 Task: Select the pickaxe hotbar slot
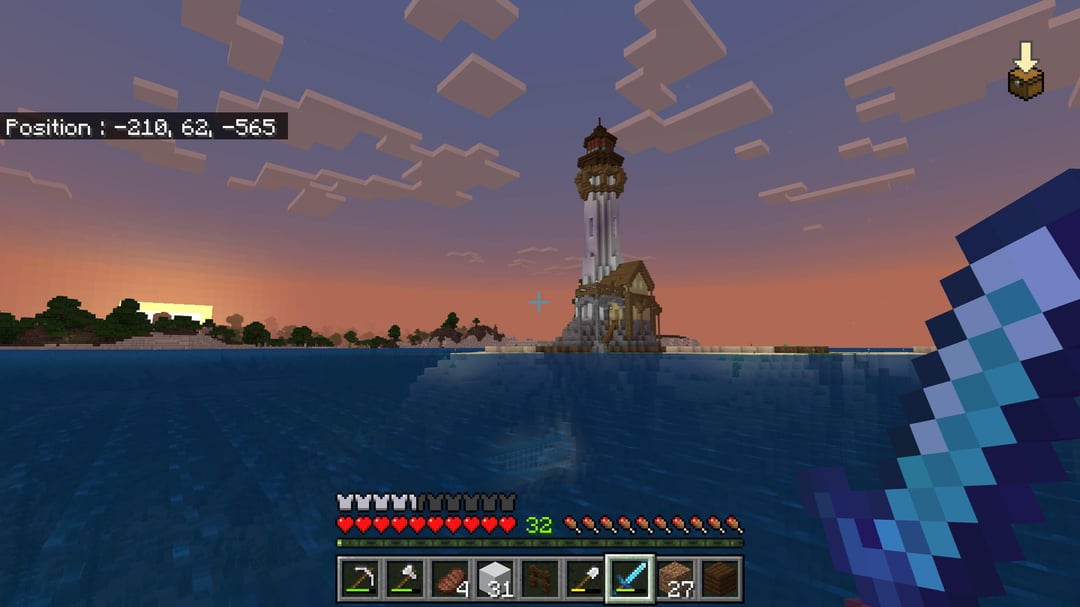pos(358,579)
